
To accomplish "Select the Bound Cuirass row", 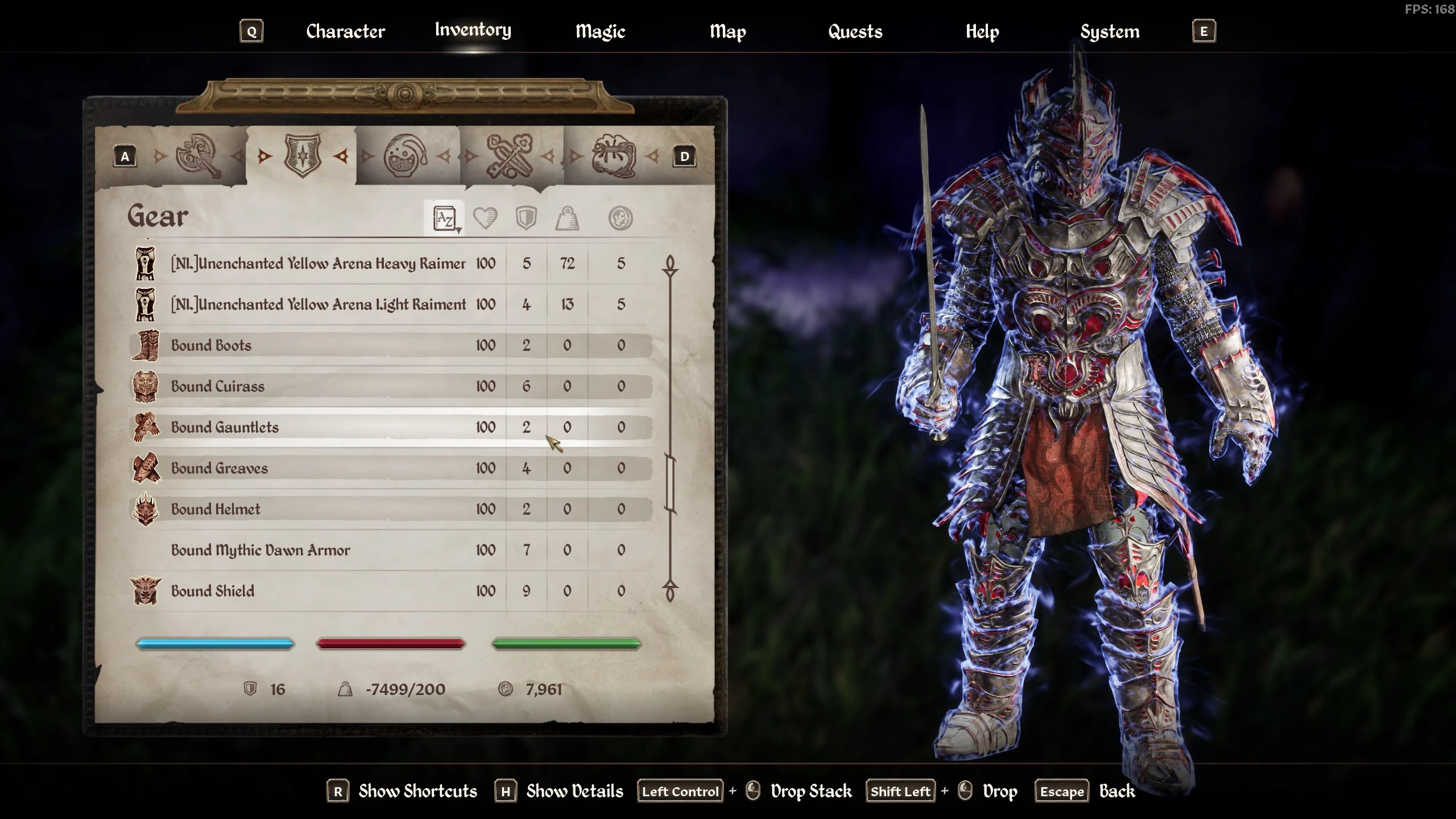I will point(218,387).
